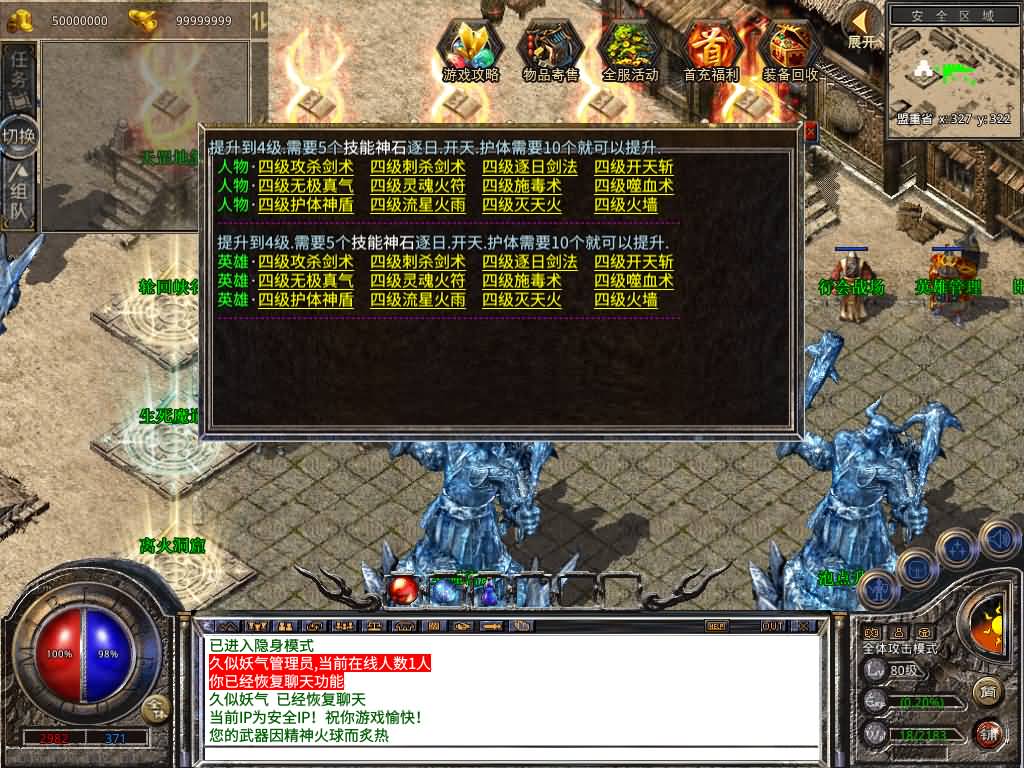
Task: Open the 装备回收 equipment recycle icon
Action: [790, 50]
